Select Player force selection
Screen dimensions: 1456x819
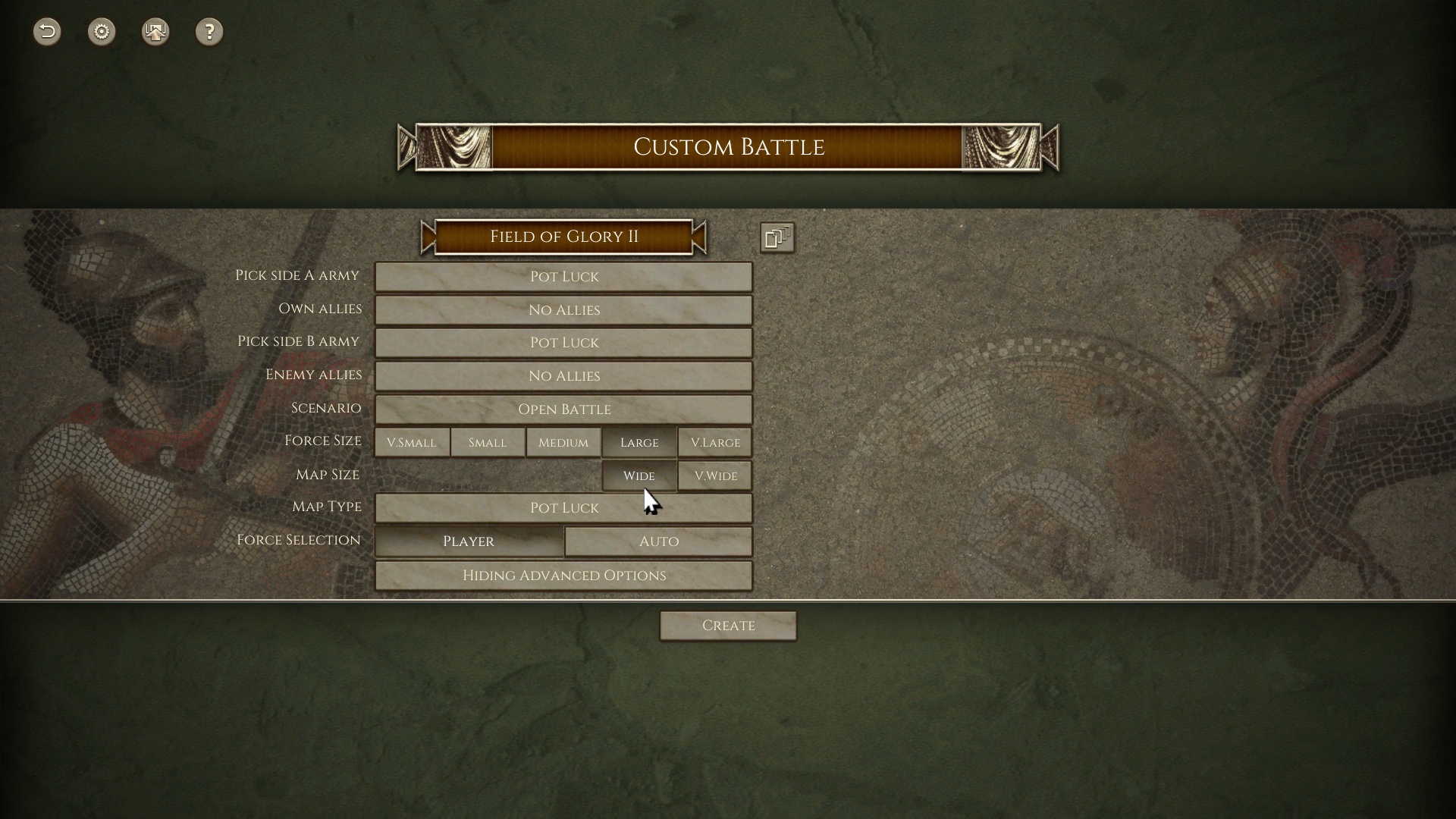coord(469,541)
